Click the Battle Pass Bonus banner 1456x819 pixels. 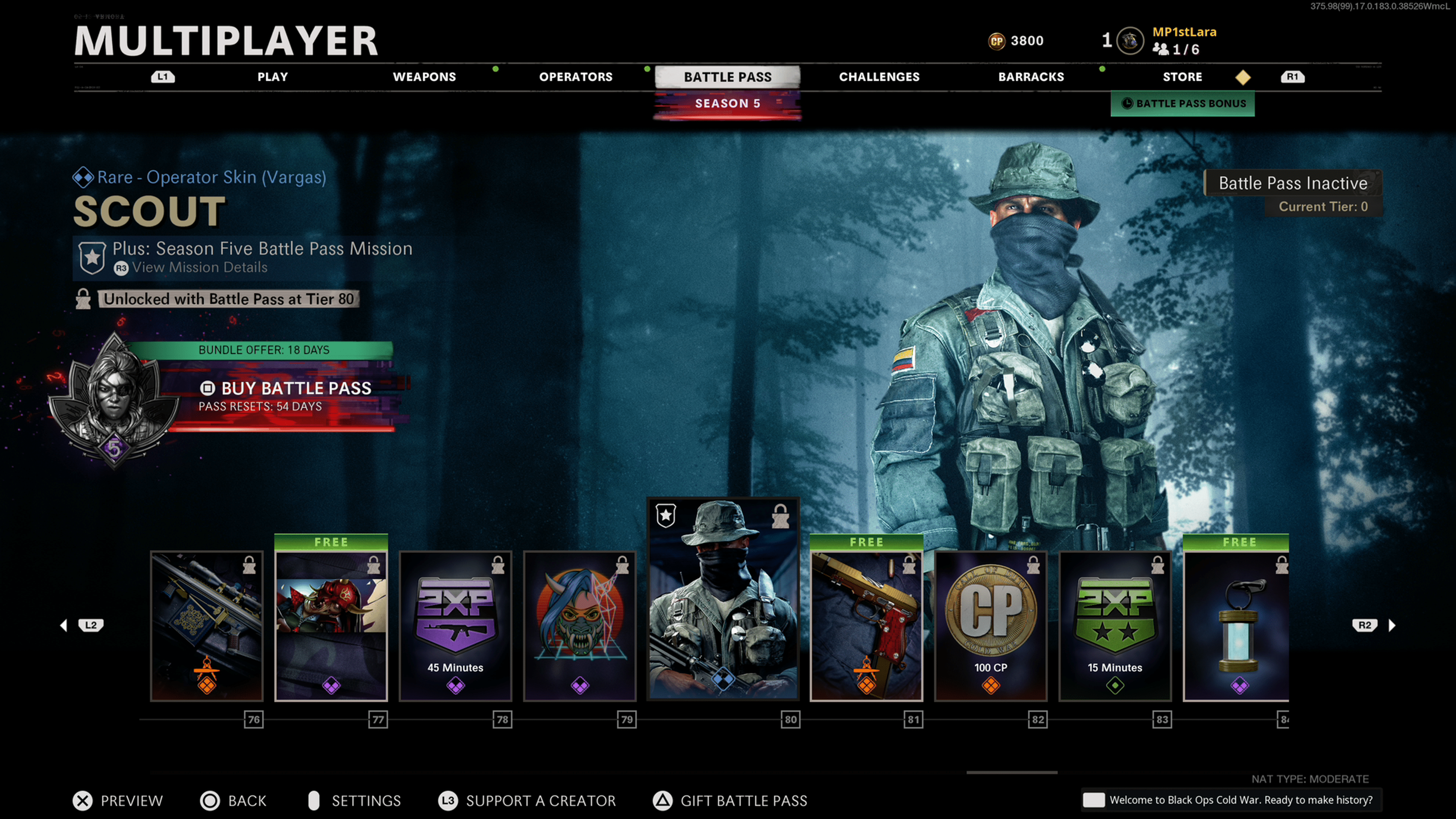tap(1183, 104)
